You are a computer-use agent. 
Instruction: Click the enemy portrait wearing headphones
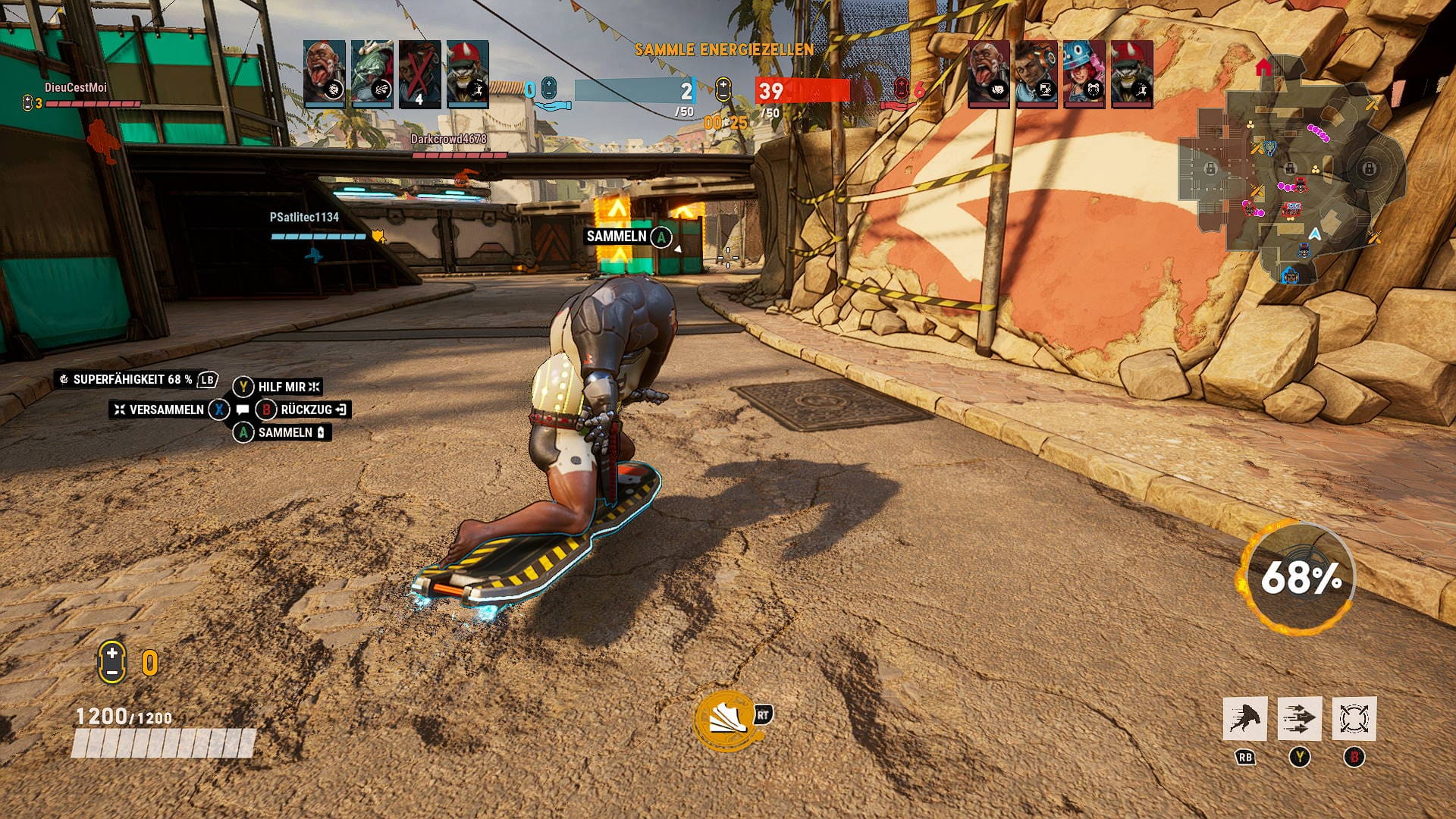pos(1036,74)
